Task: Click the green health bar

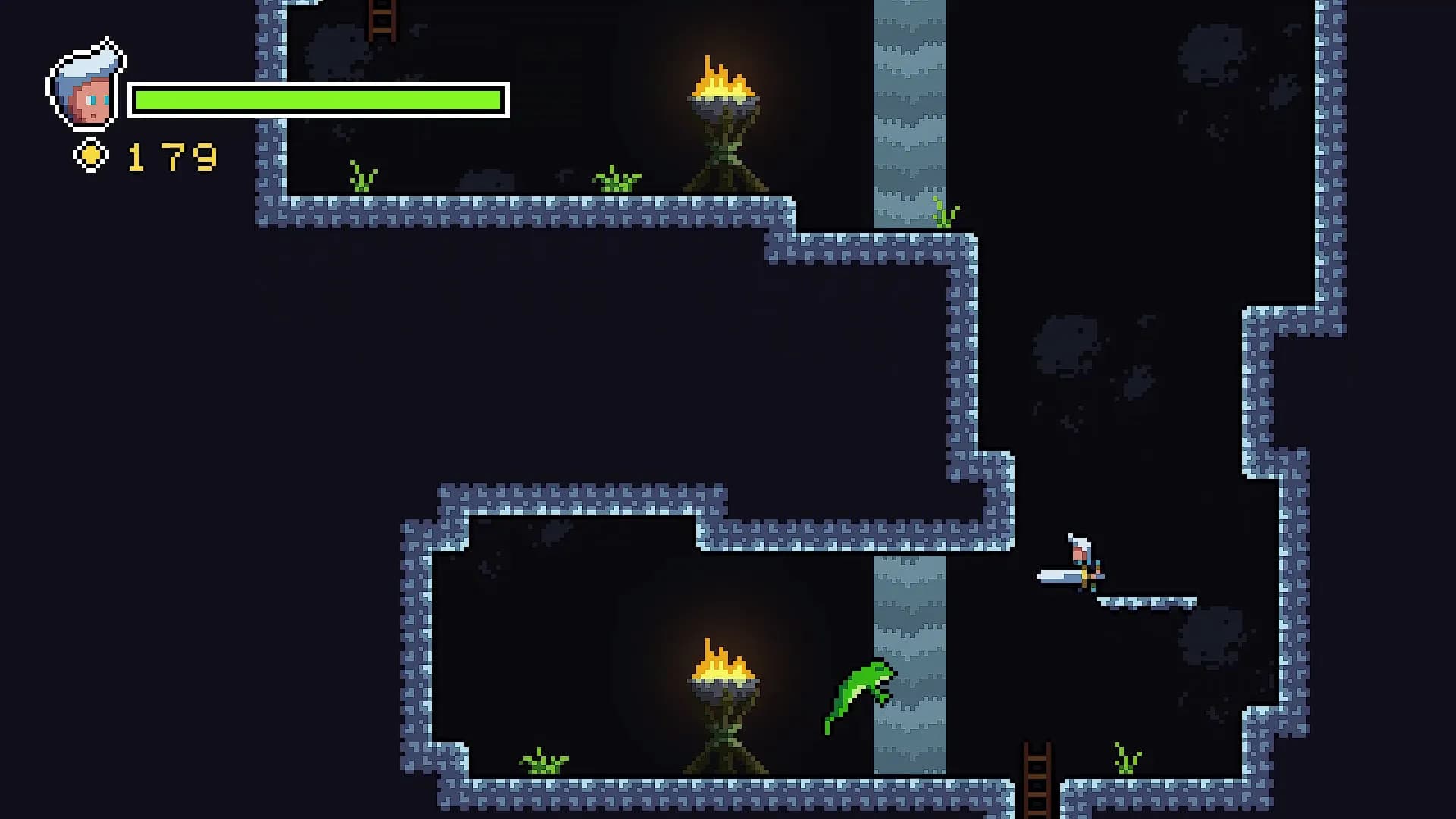Action: [x=318, y=97]
